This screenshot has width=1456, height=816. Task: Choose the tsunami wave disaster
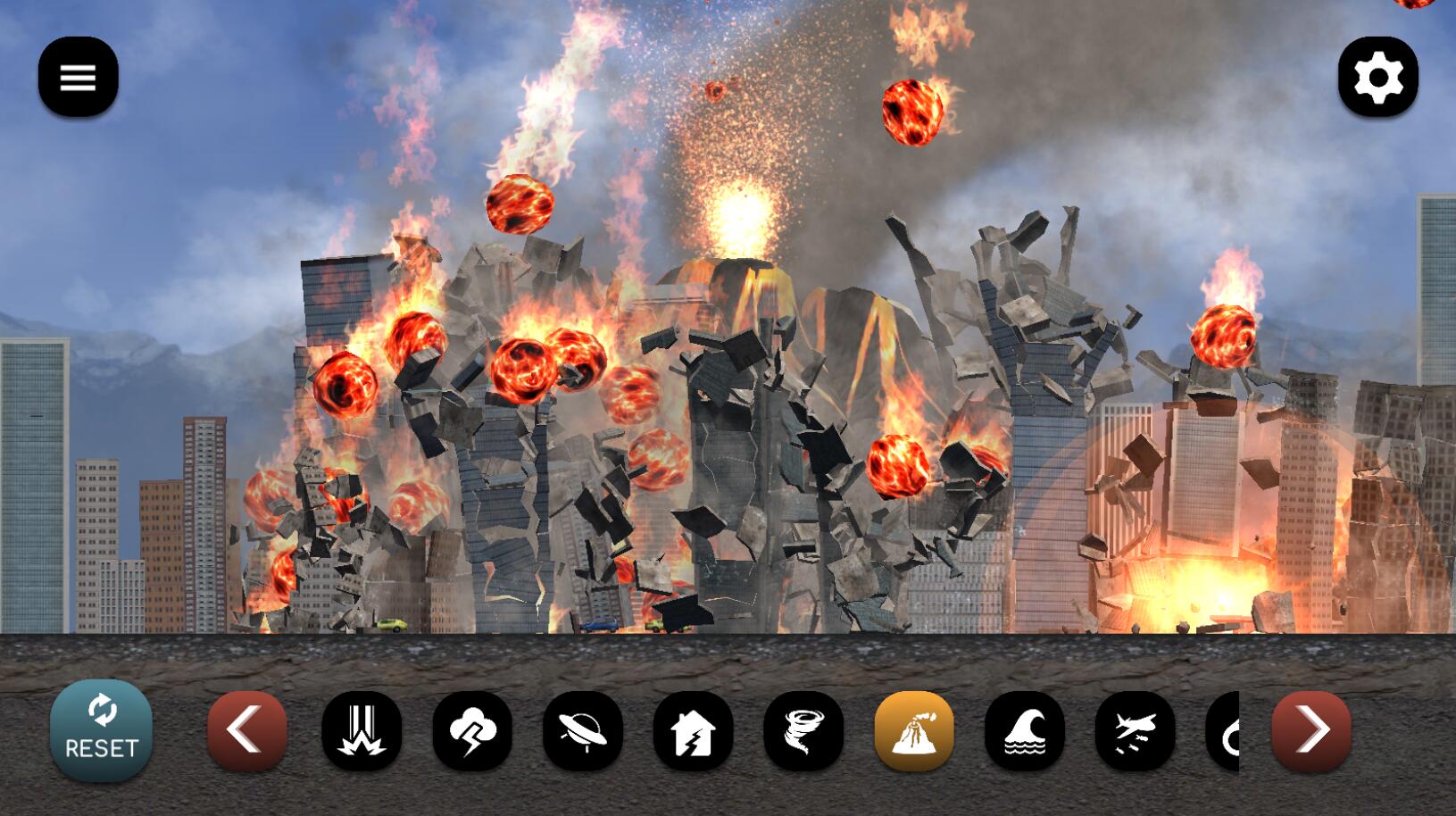(x=1025, y=730)
